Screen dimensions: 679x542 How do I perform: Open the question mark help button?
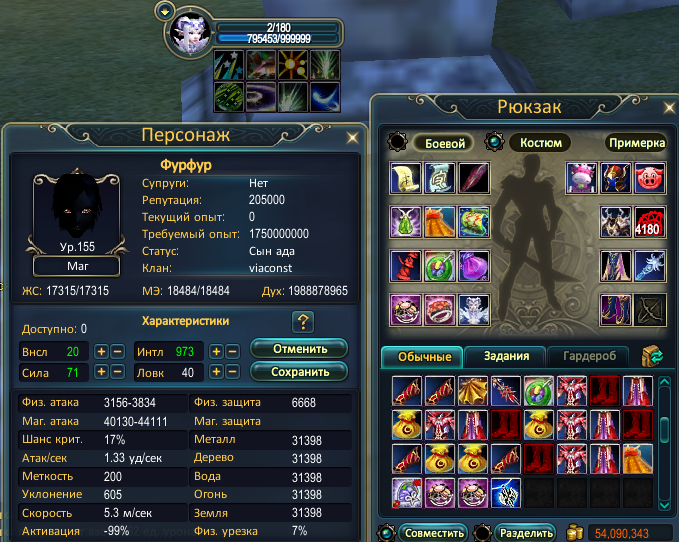point(304,322)
